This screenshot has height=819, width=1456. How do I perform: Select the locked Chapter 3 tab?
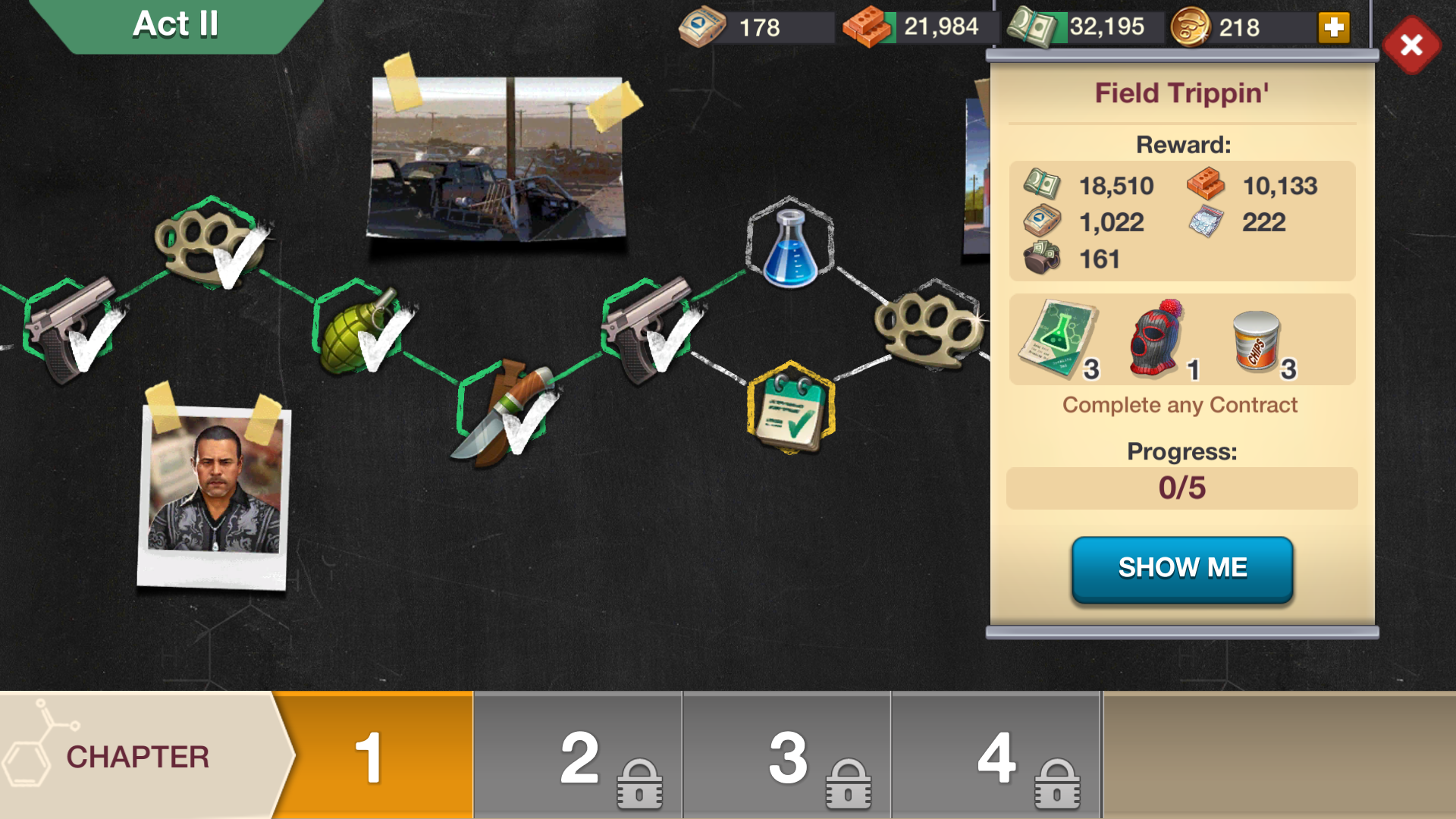coord(787,756)
